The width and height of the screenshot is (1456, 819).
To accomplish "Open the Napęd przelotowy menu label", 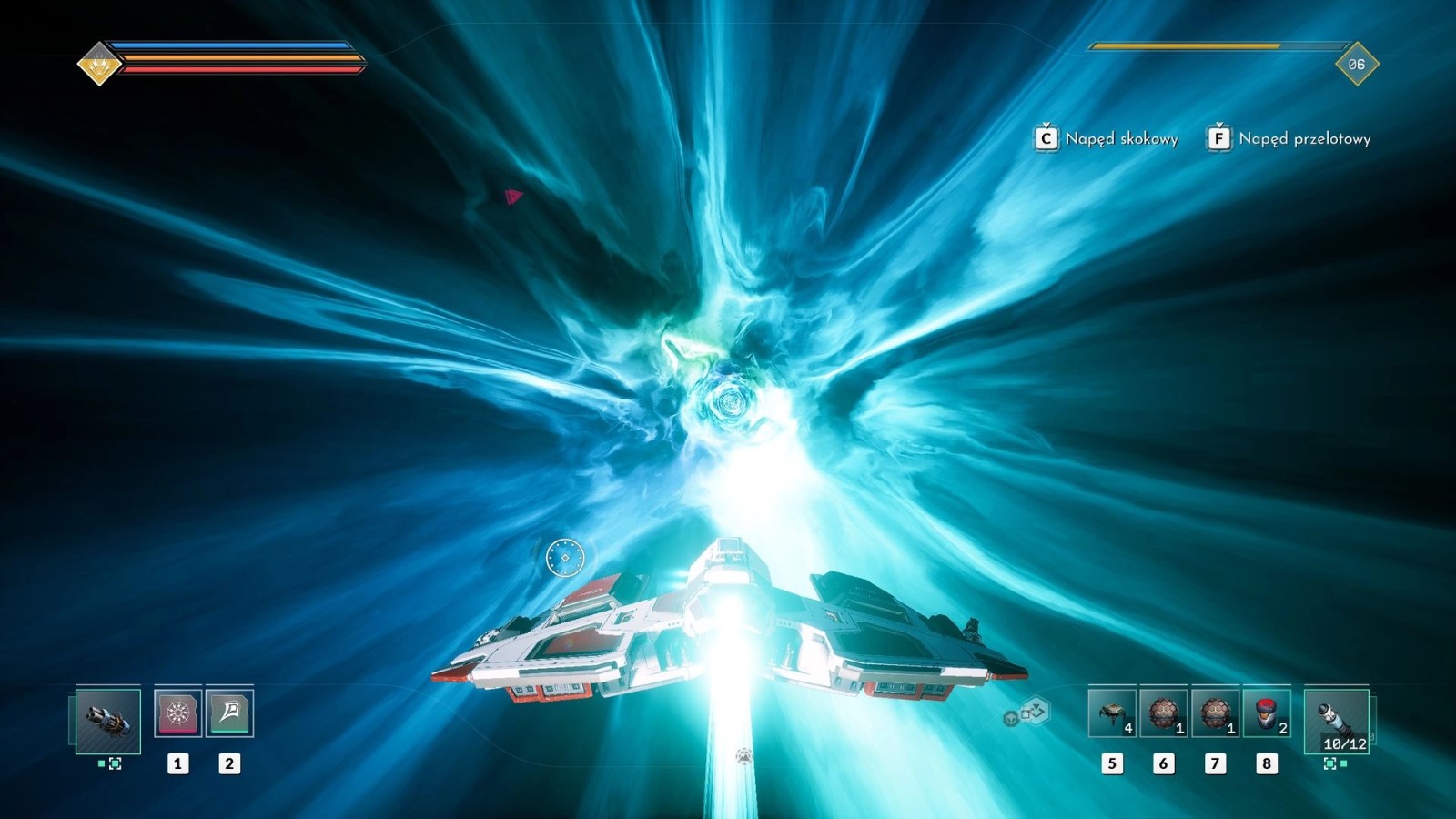I will [1306, 139].
